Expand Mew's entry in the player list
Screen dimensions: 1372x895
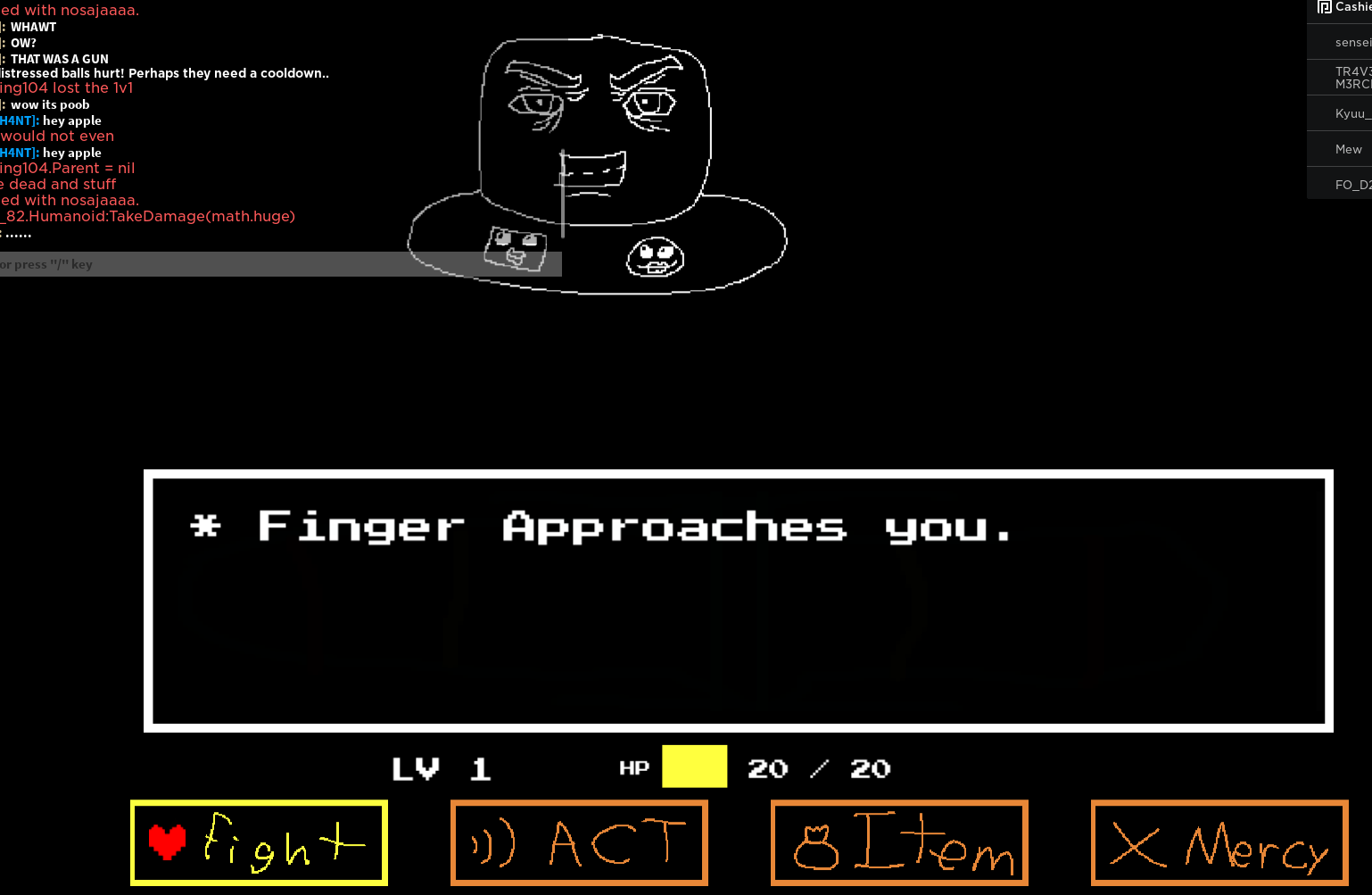tap(1347, 148)
